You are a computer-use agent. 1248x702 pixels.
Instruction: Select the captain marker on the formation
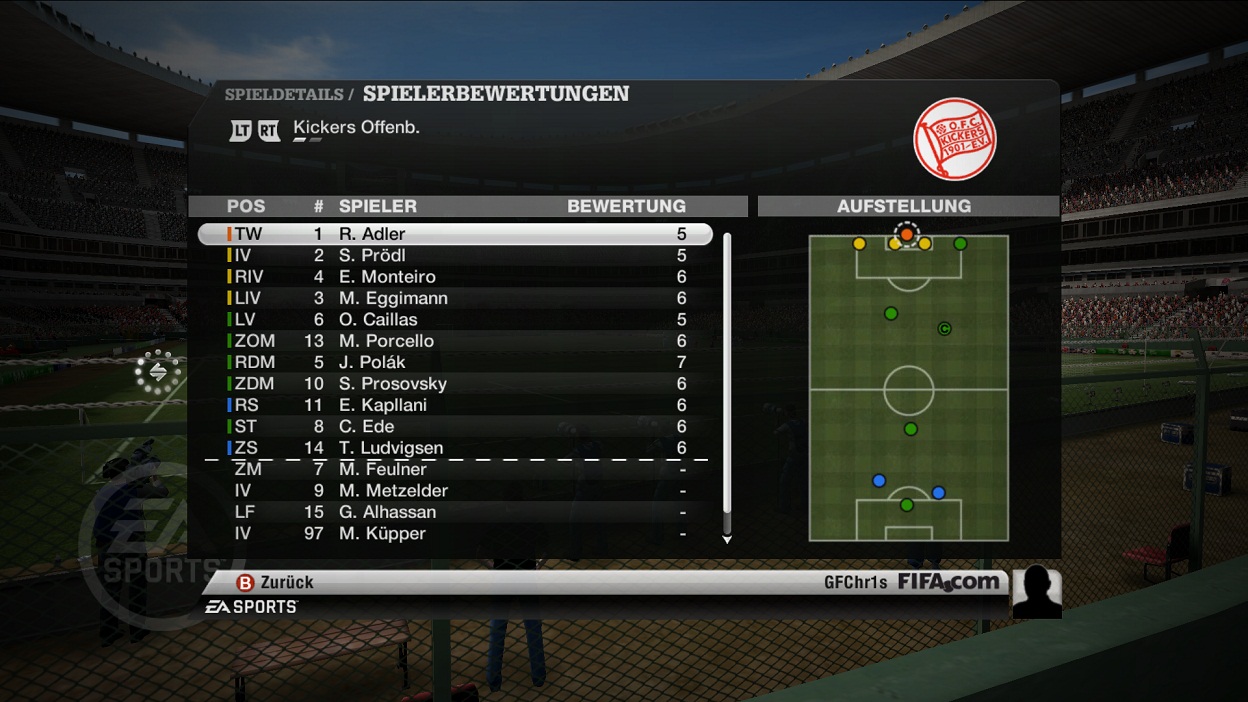tap(943, 329)
